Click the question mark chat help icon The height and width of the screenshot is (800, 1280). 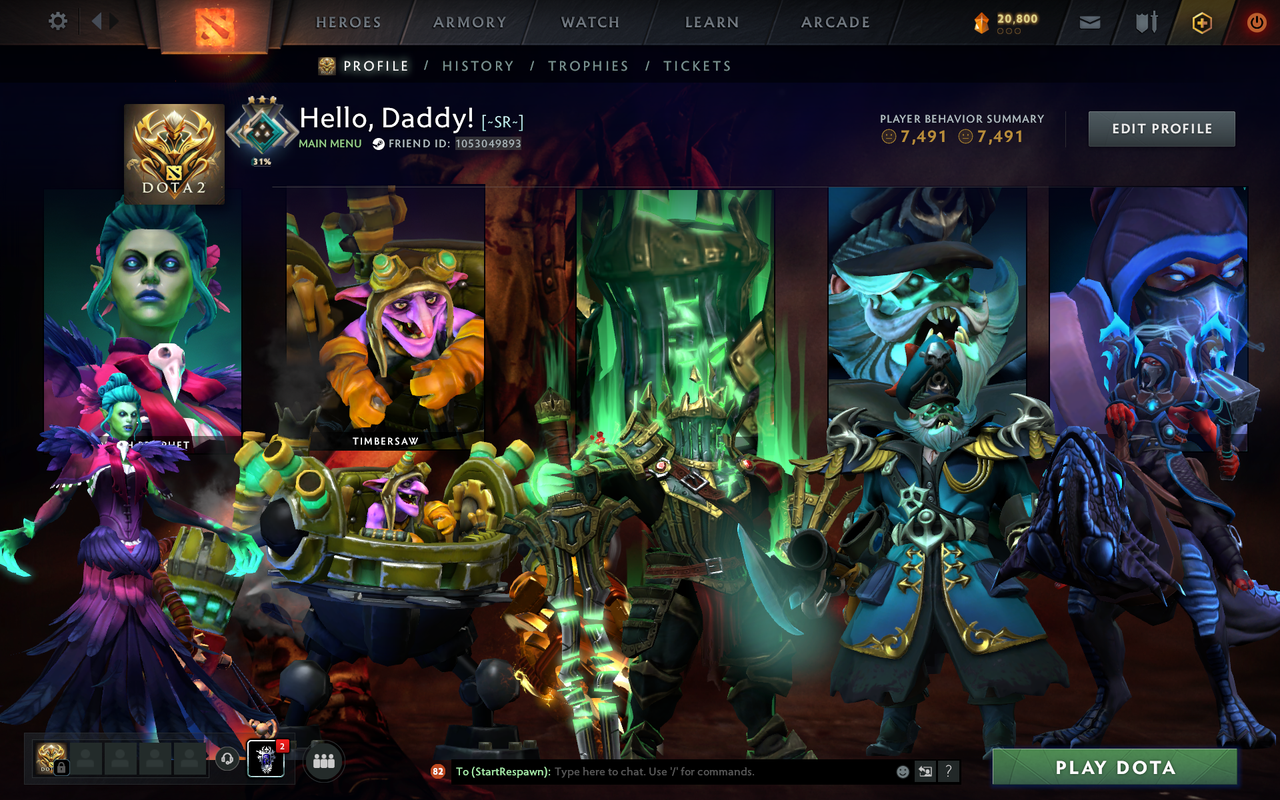click(947, 771)
